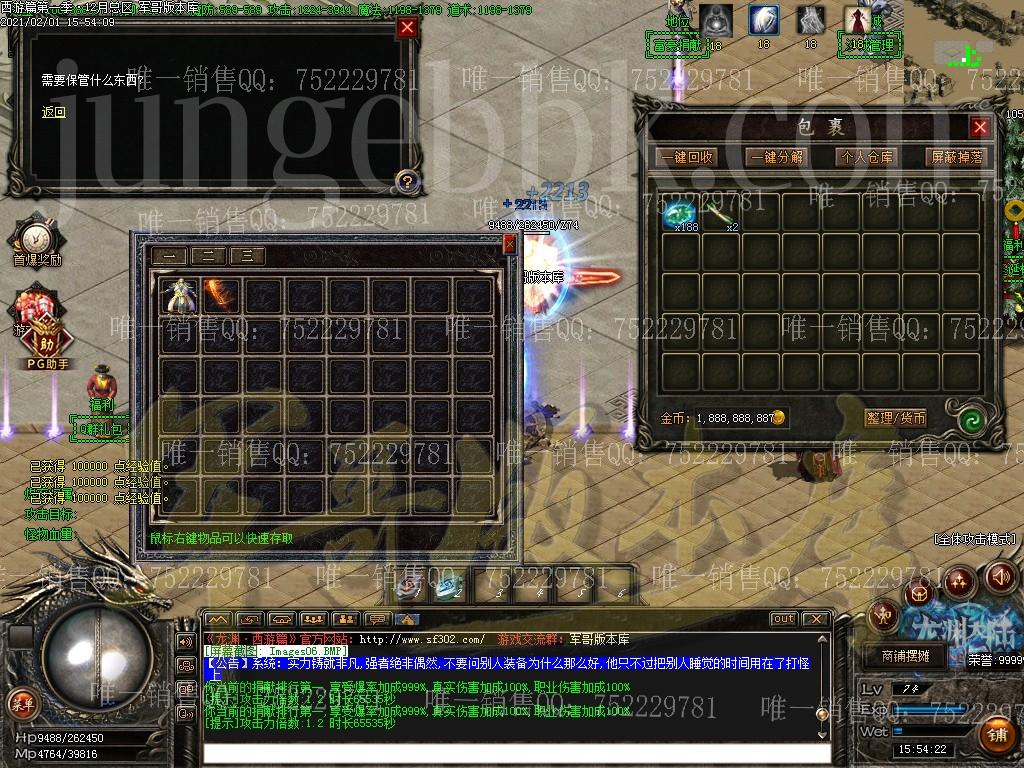Click the 一键回收 one-key recycle button
This screenshot has height=768, width=1024.
point(686,157)
